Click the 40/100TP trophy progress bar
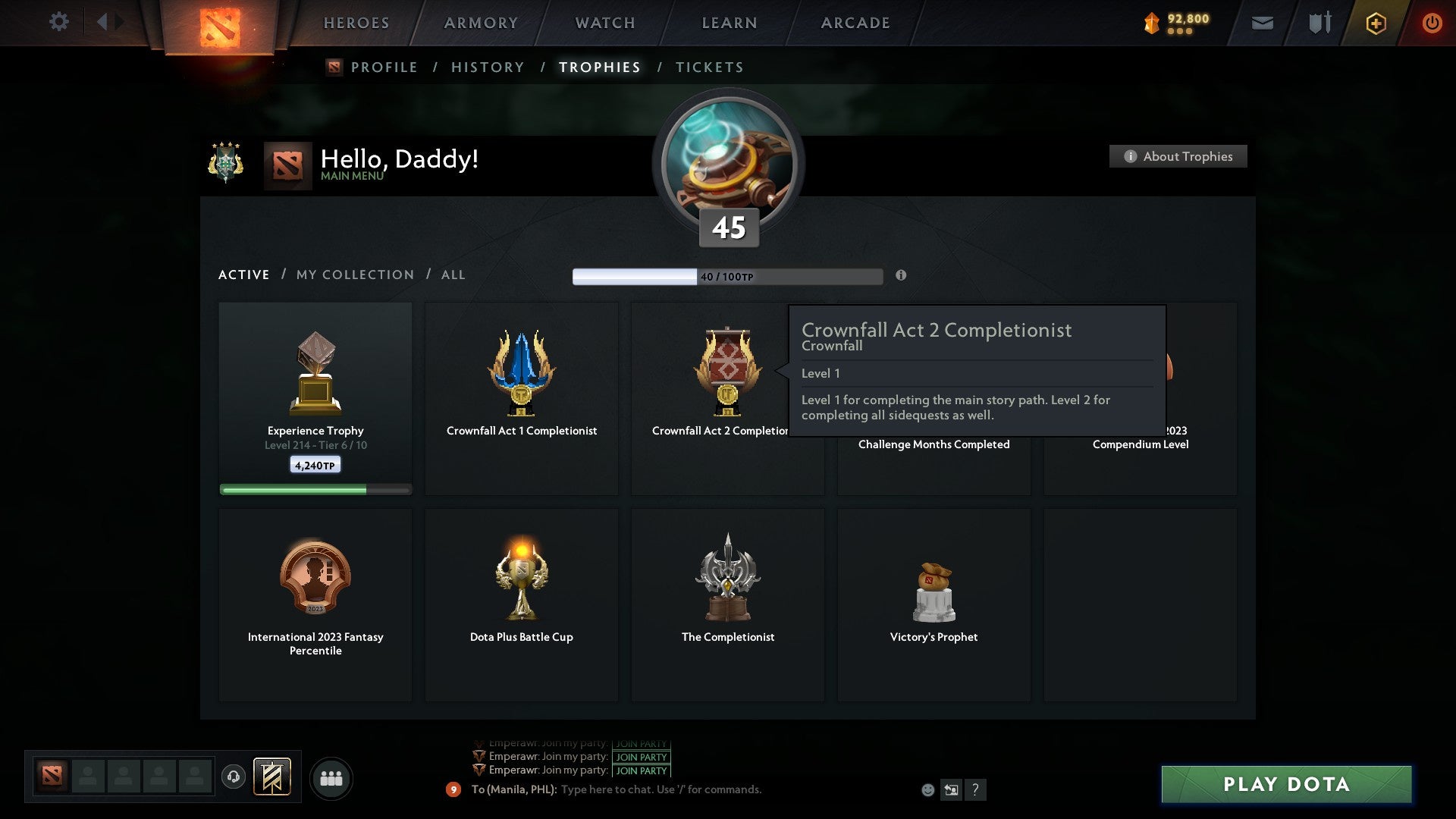The height and width of the screenshot is (819, 1456). coord(728,275)
